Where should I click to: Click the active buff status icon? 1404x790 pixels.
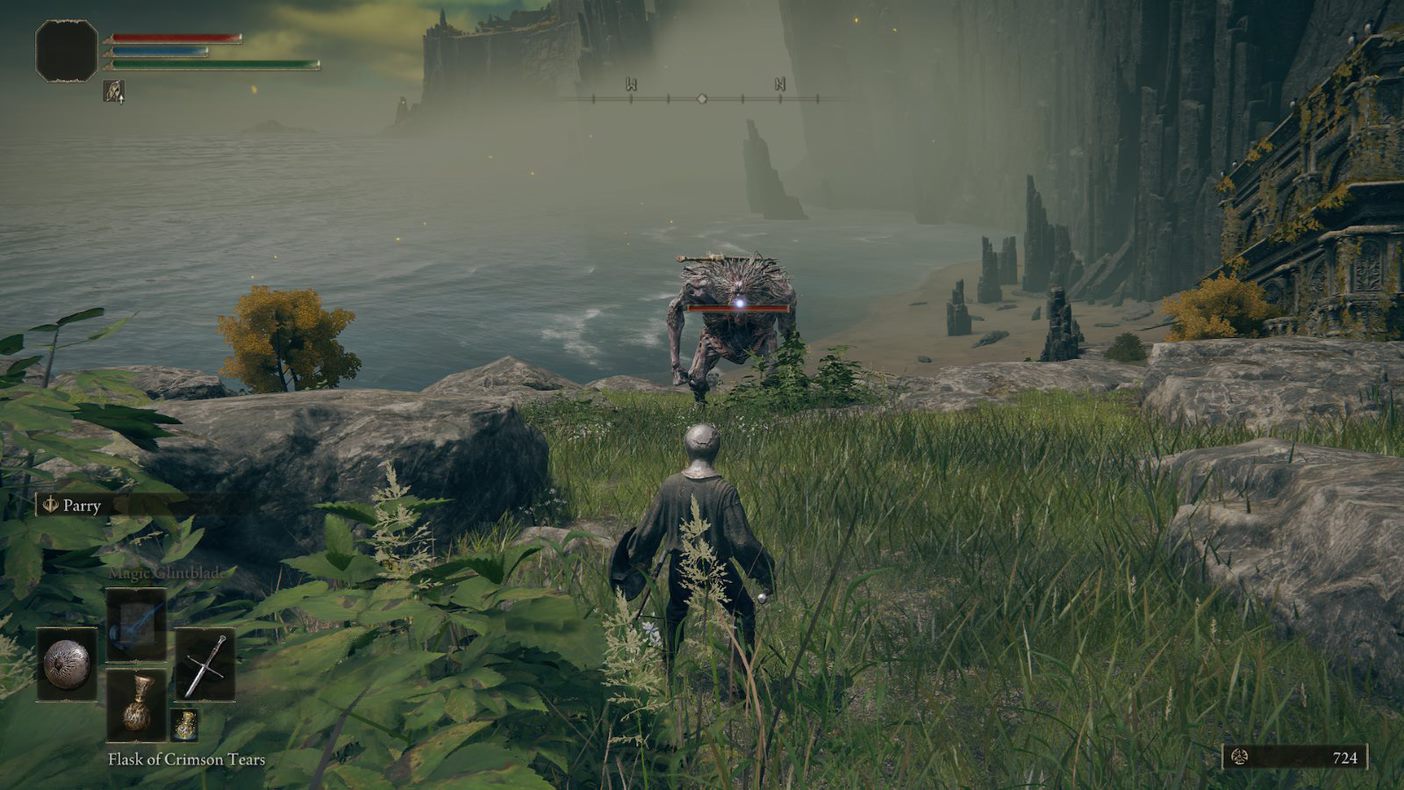(114, 91)
